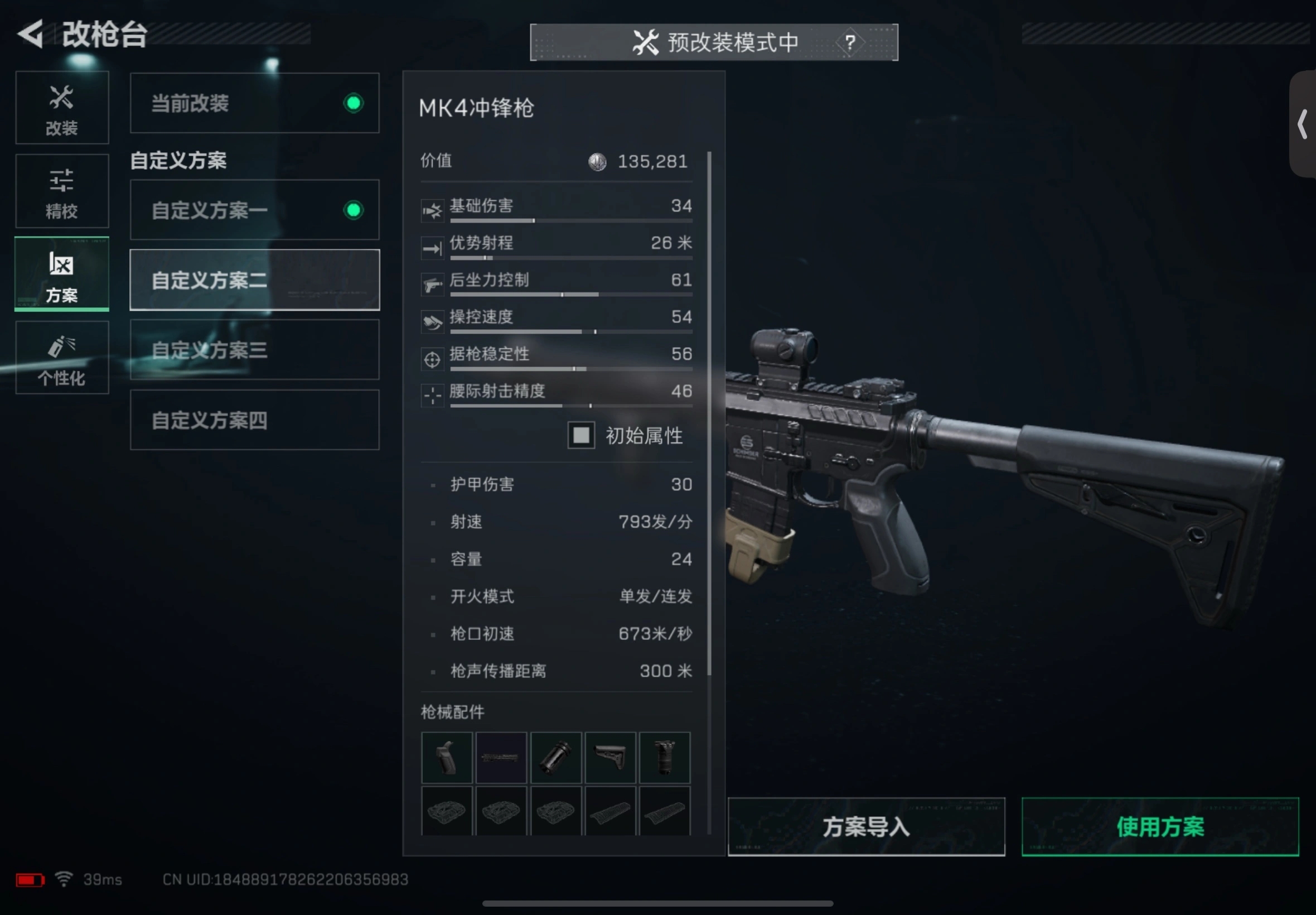Select 自定义方案一 preset
This screenshot has width=1316, height=915.
[x=254, y=210]
